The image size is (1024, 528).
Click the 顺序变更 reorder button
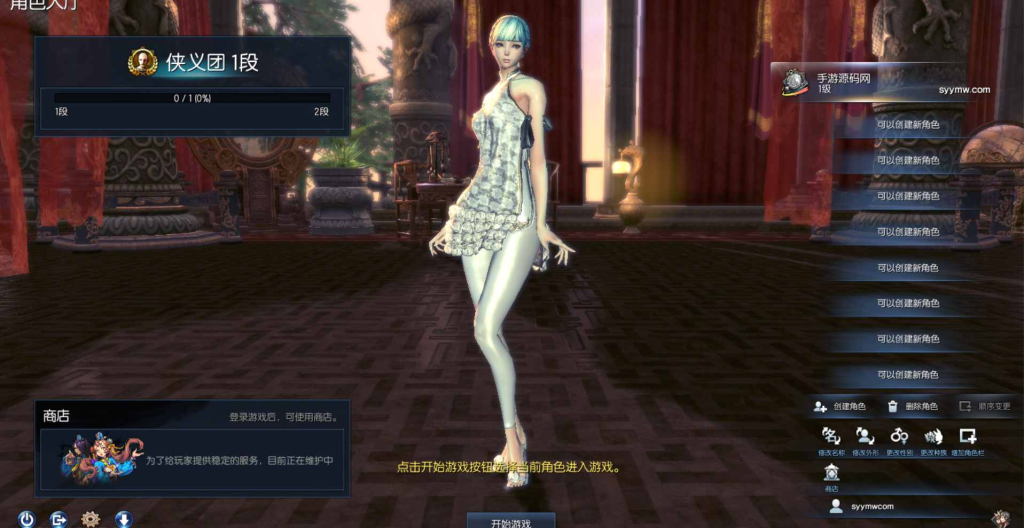click(x=985, y=407)
